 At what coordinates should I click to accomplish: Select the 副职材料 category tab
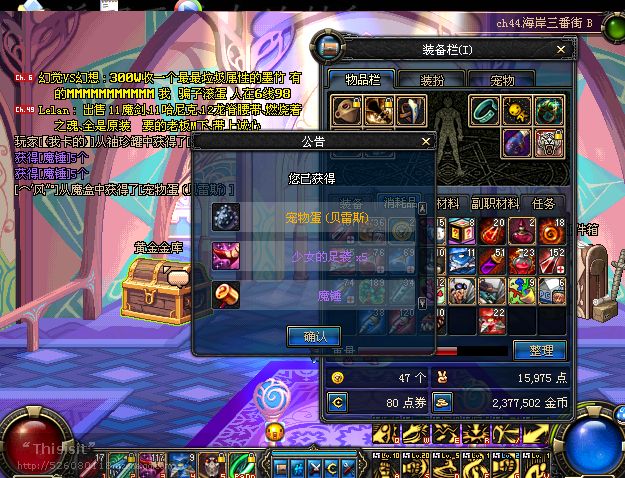pos(495,203)
